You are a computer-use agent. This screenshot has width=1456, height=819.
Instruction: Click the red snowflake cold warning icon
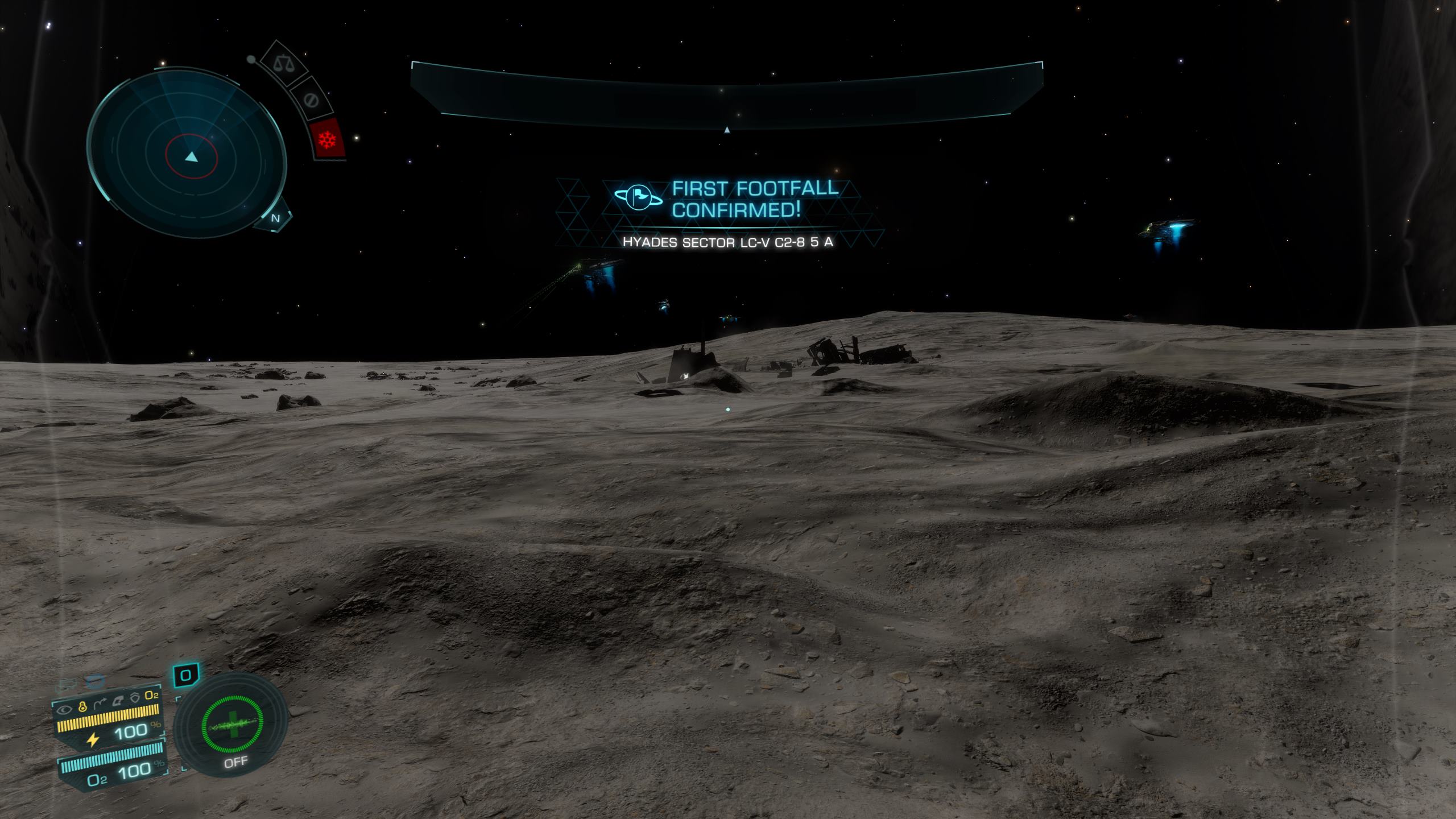coord(328,139)
